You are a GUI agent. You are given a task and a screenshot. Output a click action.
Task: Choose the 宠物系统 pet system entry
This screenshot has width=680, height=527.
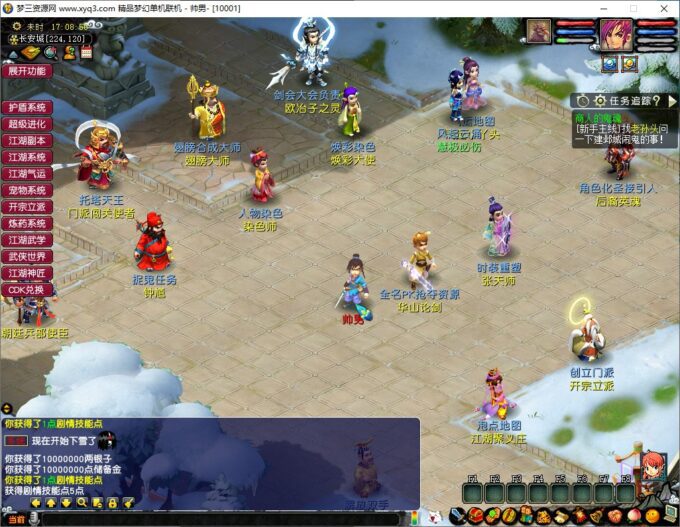(27, 190)
